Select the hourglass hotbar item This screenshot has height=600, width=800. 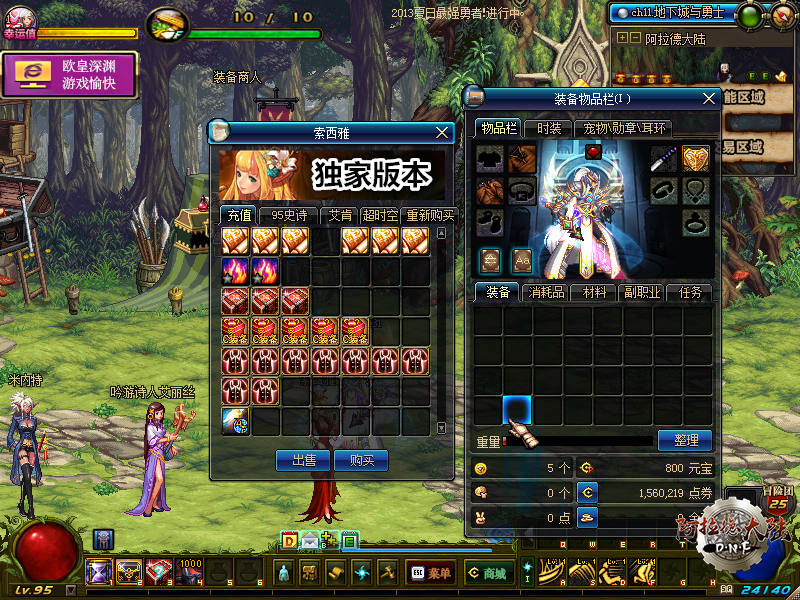point(98,572)
